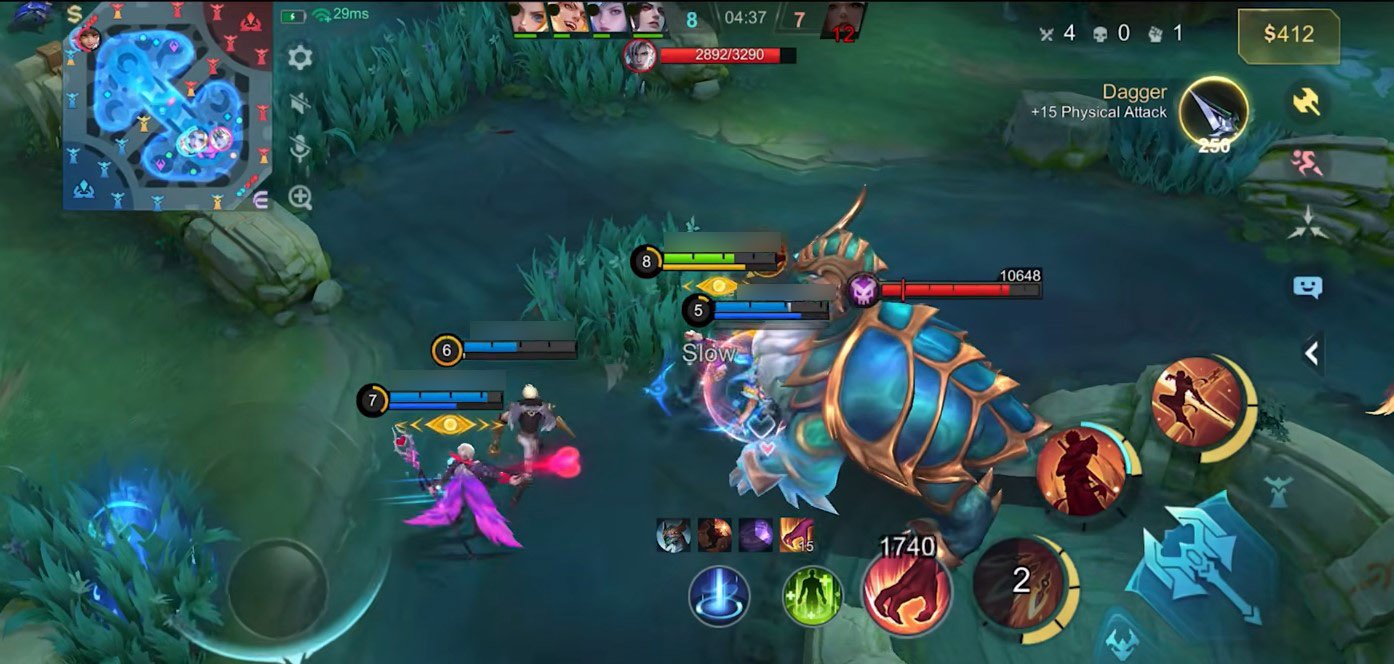Open the gear settings menu
The image size is (1394, 664).
[x=299, y=57]
